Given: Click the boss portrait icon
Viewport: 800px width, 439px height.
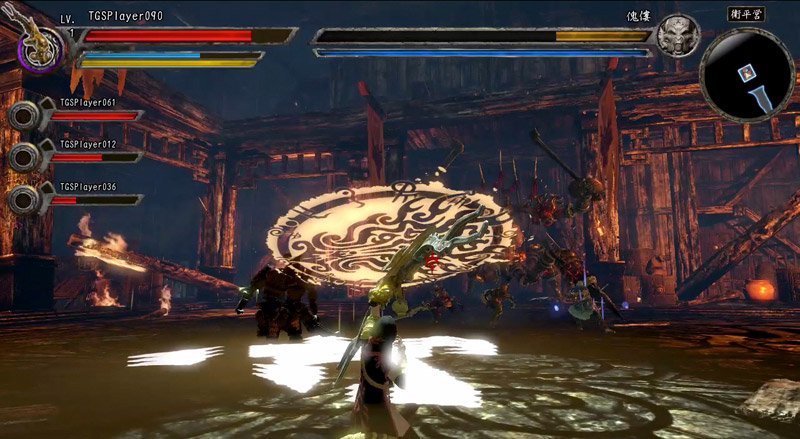Looking at the screenshot, I should coord(678,37).
